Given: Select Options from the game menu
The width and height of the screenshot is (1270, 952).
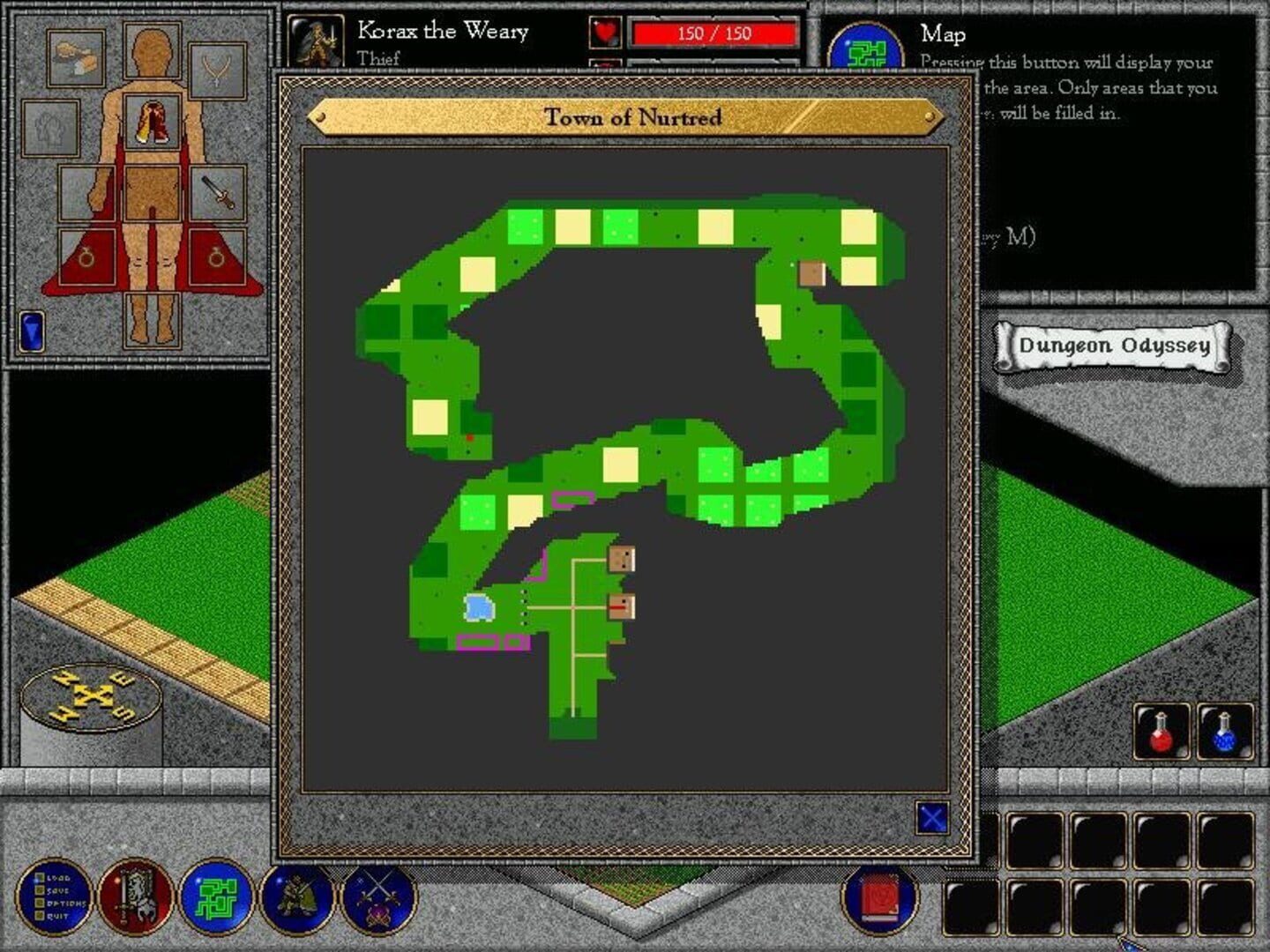Looking at the screenshot, I should [x=66, y=904].
